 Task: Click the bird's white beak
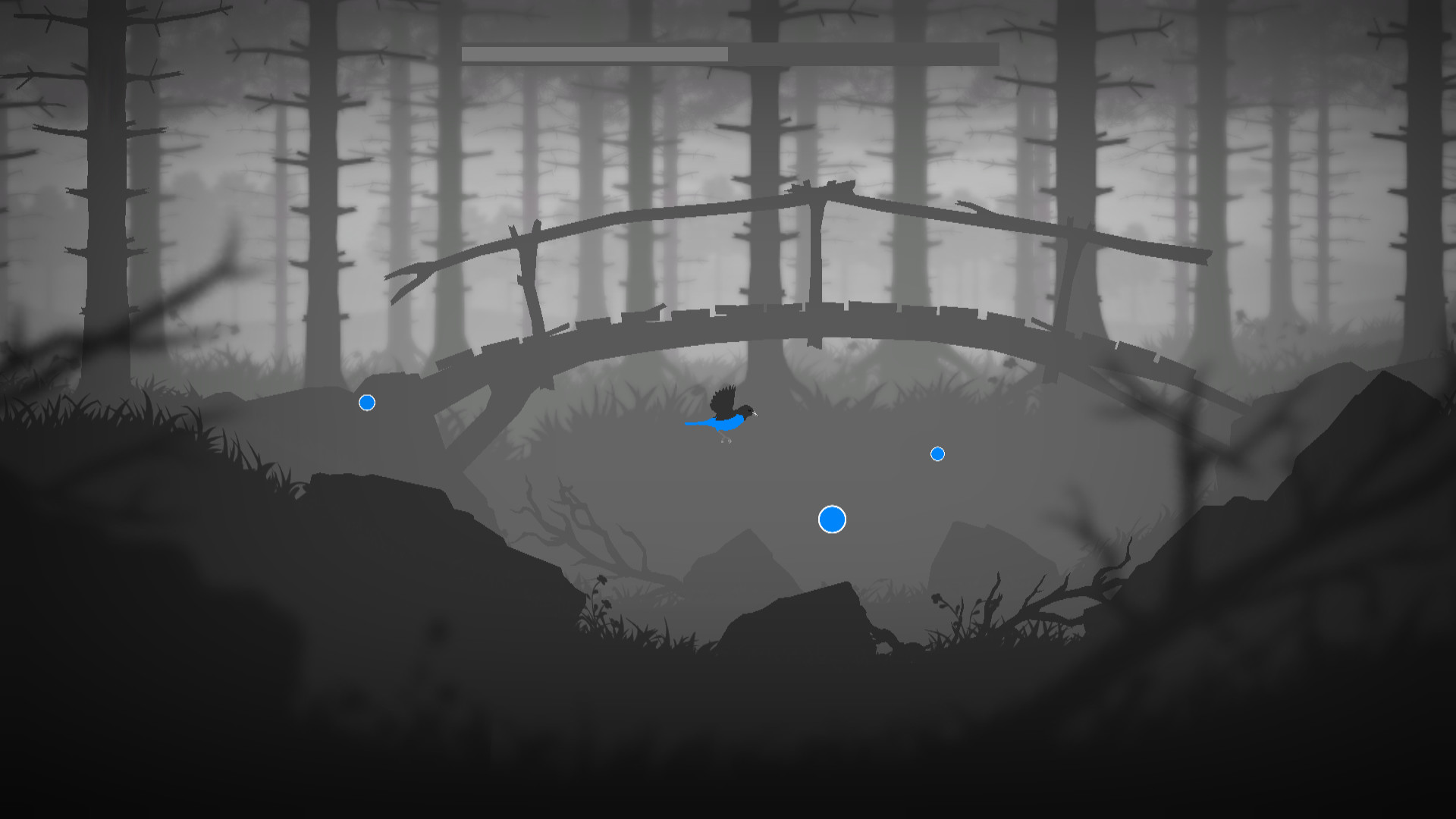[755, 414]
